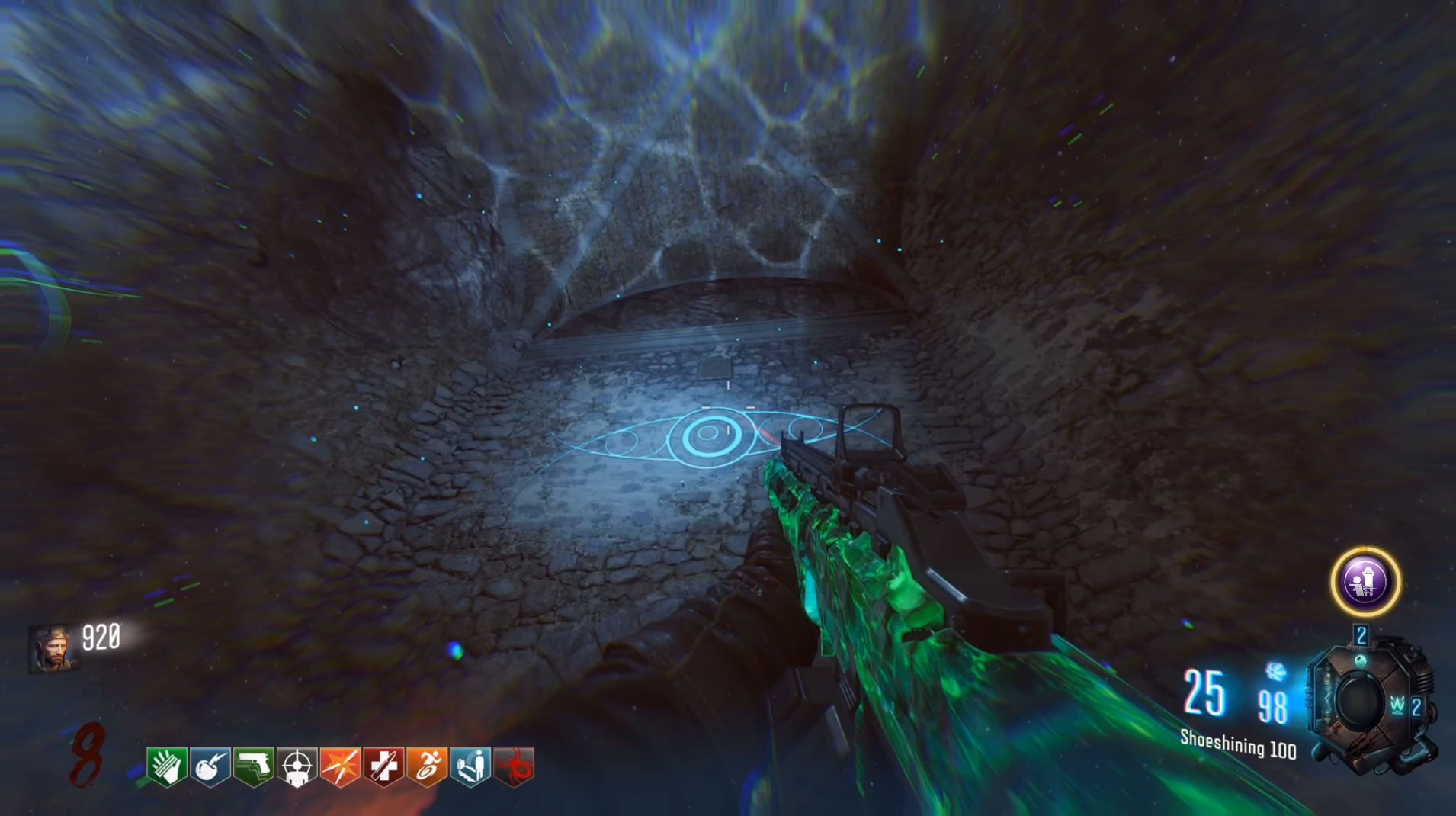
Task: Select the green hand perk icon
Action: click(166, 766)
